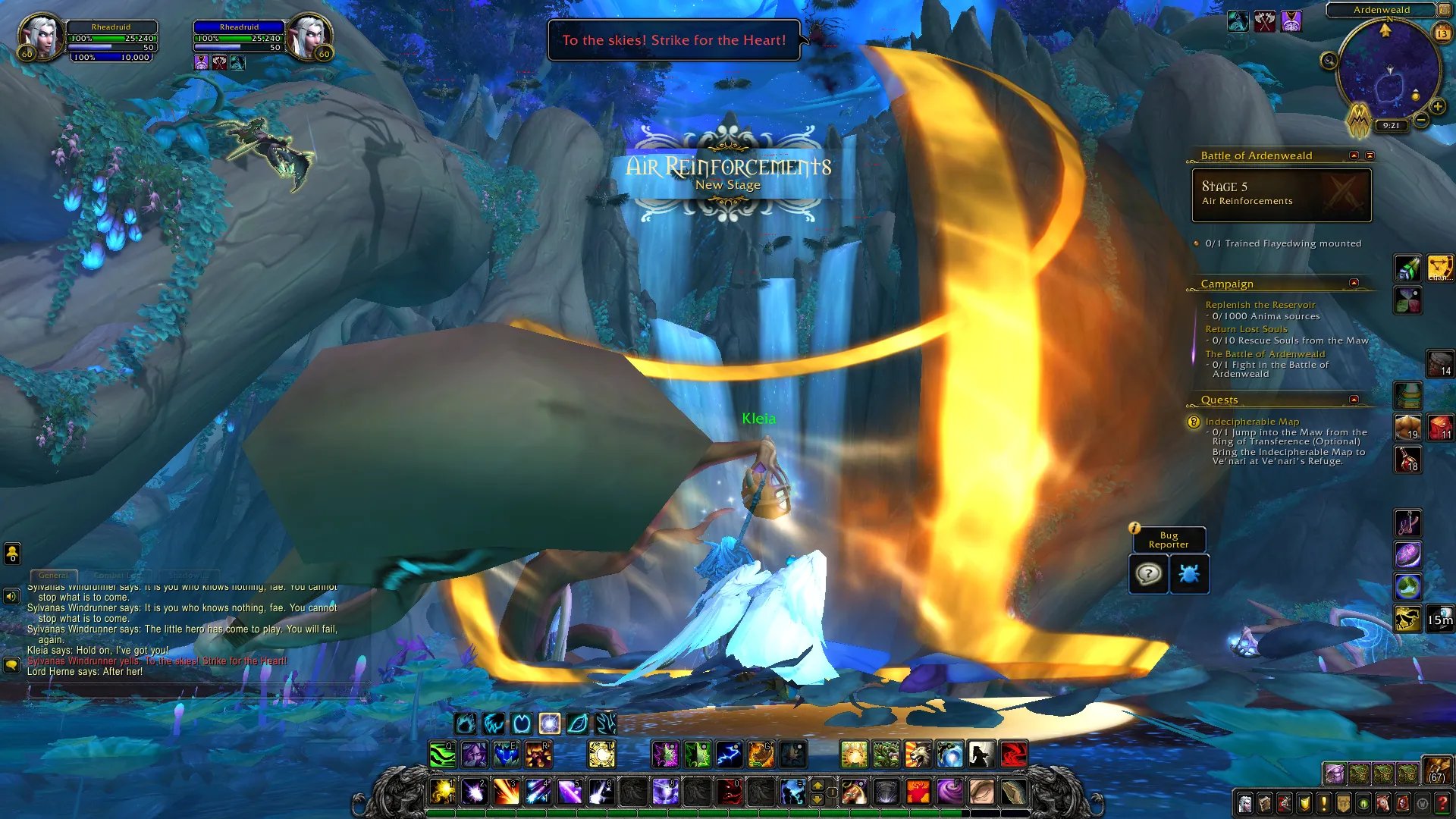The width and height of the screenshot is (1456, 819).
Task: Click the blue bug report button
Action: pyautogui.click(x=1189, y=574)
